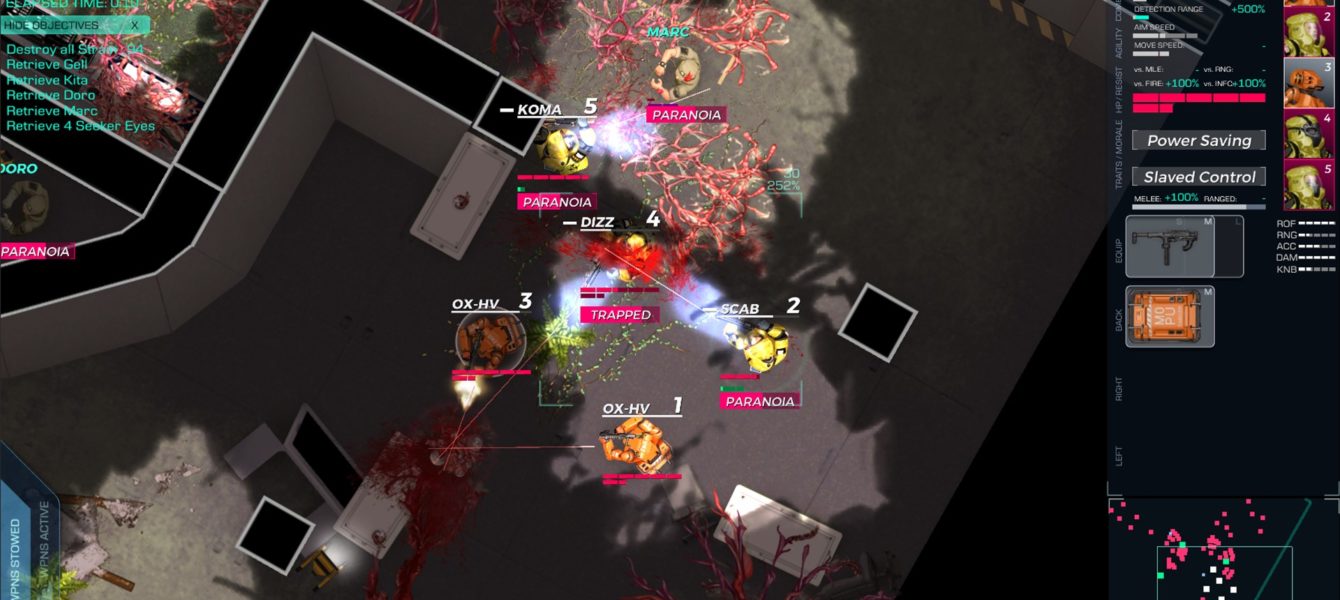Pick squad portrait number 5
Viewport: 1340px width, 600px height.
1309,184
